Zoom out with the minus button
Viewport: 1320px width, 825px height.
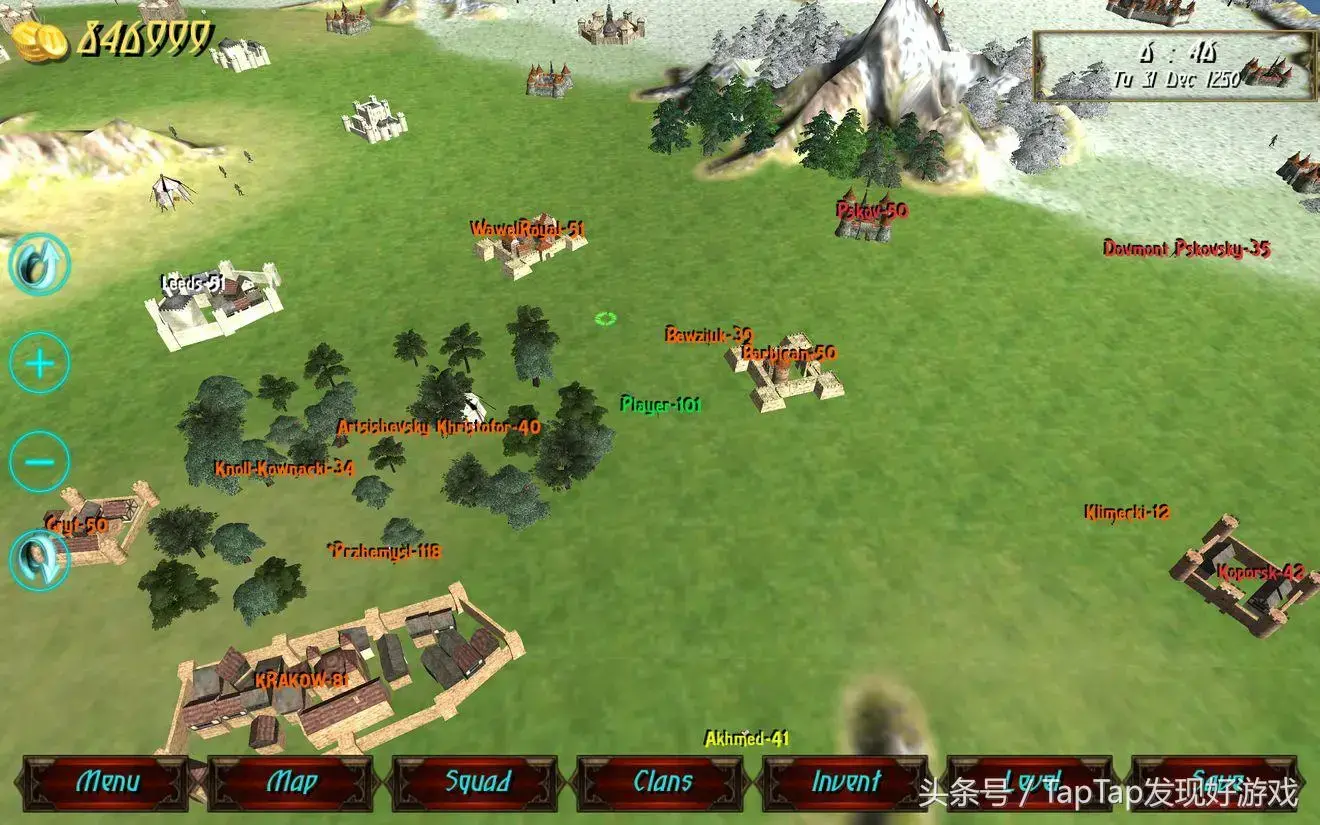[40, 462]
